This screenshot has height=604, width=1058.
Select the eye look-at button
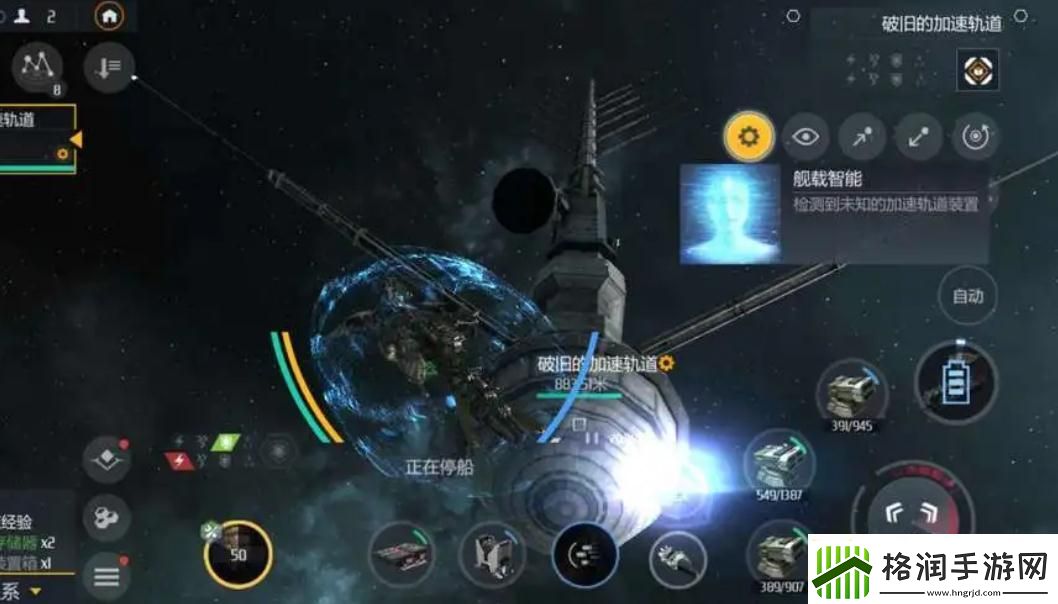tap(806, 137)
